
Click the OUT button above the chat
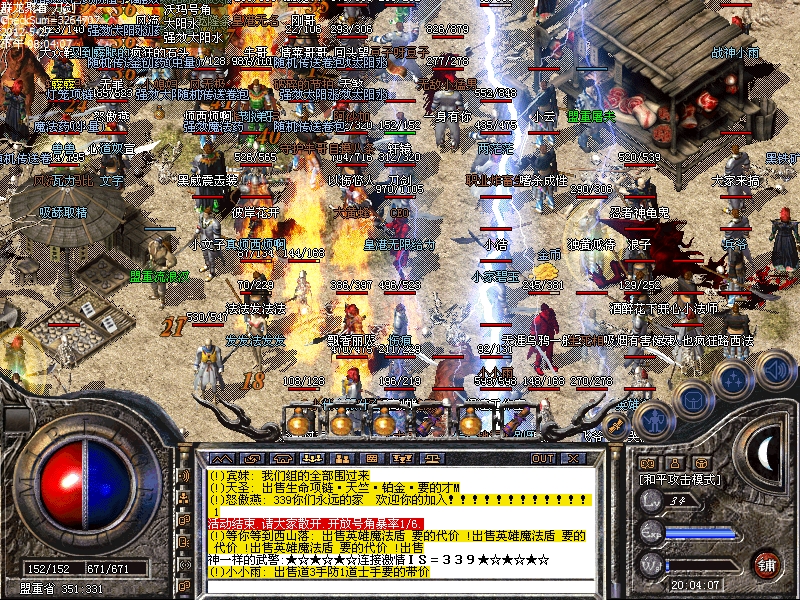pos(543,458)
